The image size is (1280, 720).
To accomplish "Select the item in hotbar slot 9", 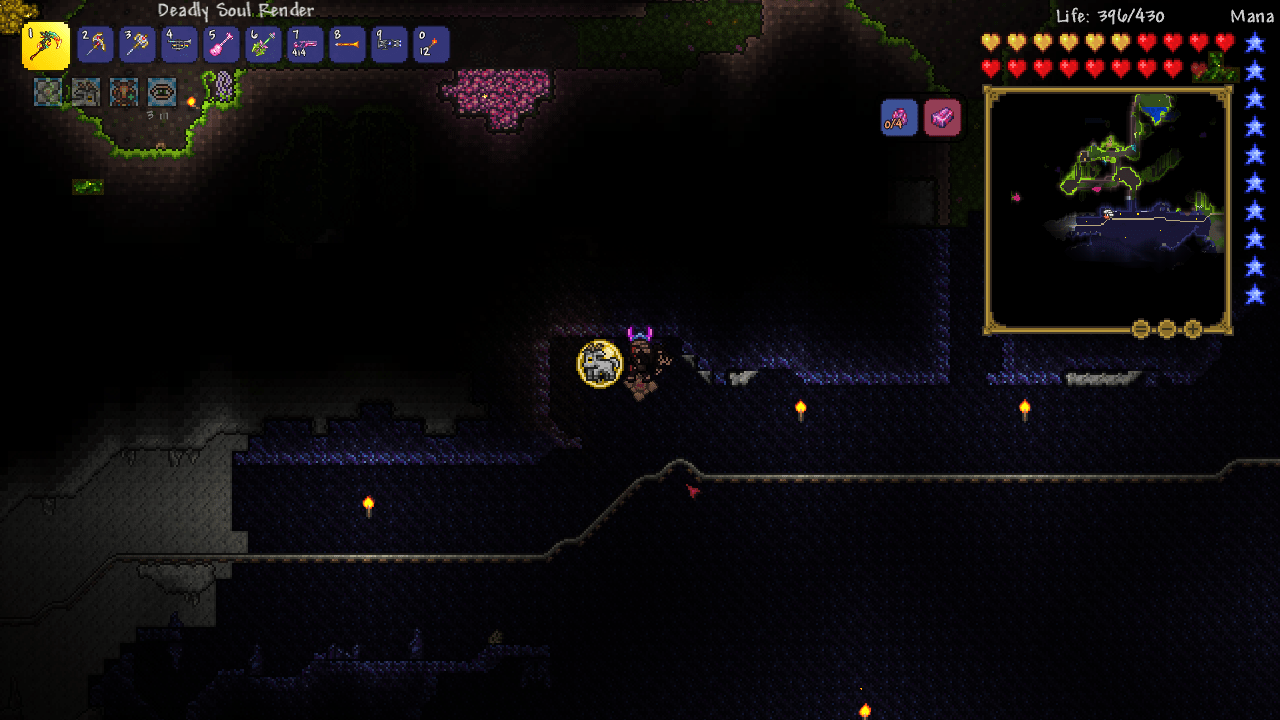I will point(390,44).
